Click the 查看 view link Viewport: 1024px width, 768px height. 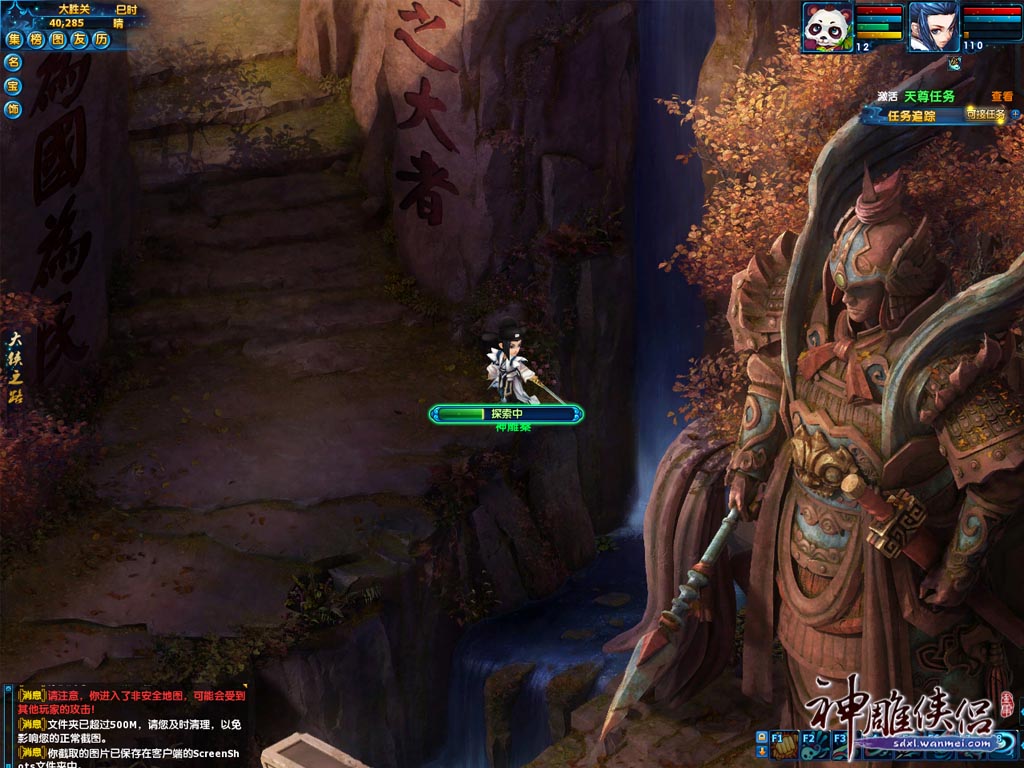1001,97
